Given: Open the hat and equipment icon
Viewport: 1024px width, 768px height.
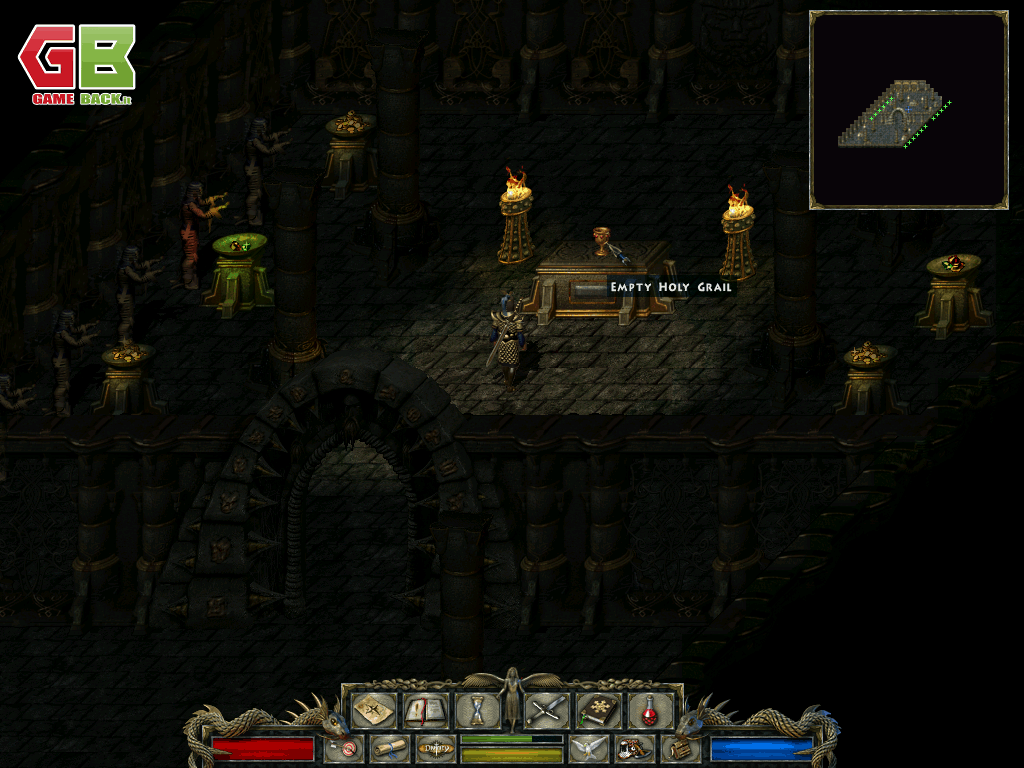Looking at the screenshot, I should (x=633, y=748).
